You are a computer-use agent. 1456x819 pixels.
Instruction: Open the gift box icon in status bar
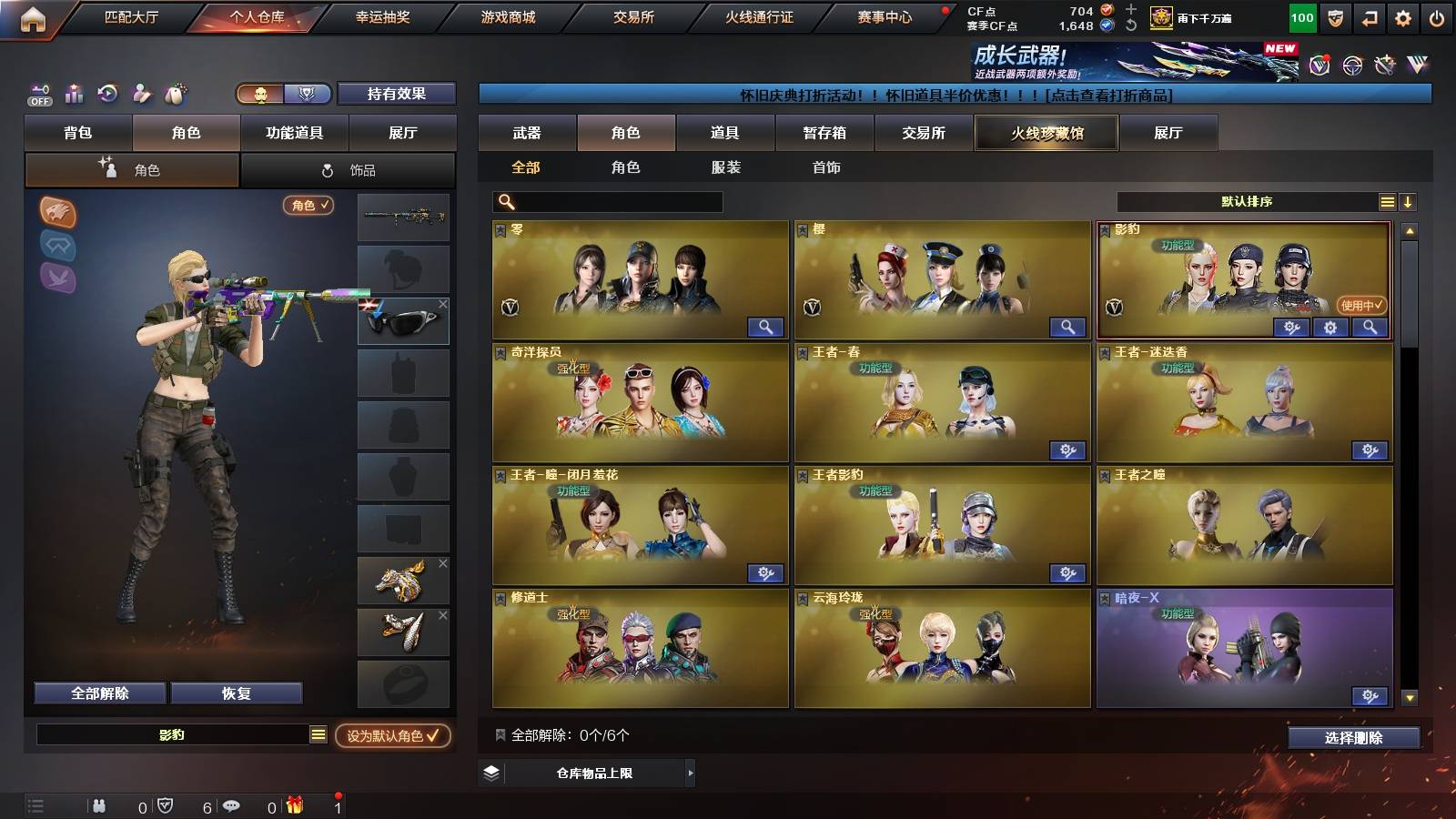click(293, 804)
